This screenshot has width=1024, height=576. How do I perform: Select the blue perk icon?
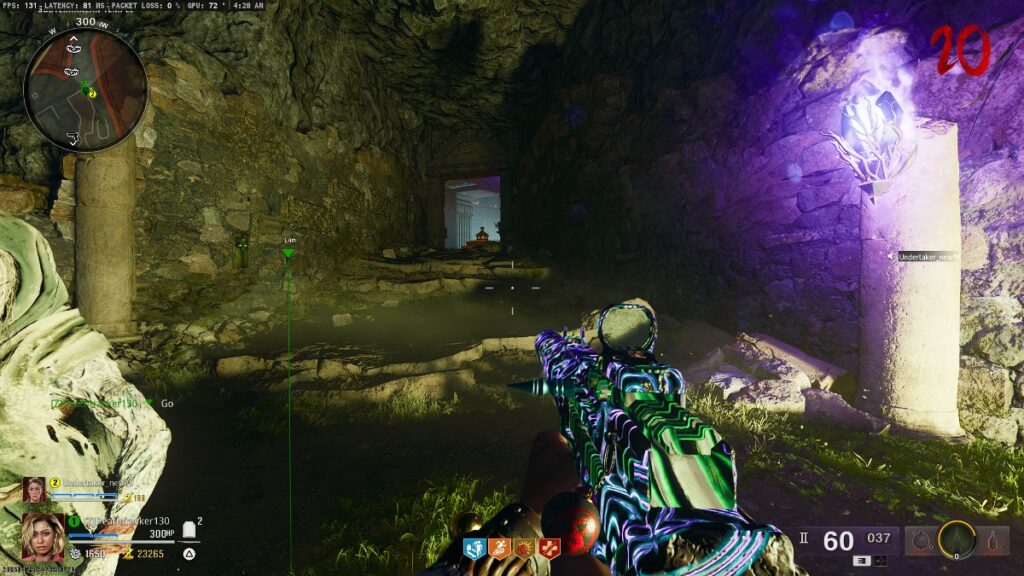pos(473,547)
